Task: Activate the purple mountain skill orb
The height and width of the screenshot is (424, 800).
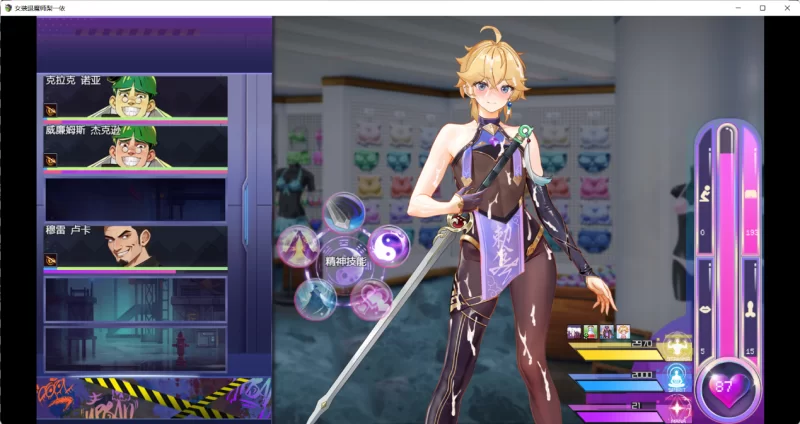Action: pyautogui.click(x=298, y=245)
